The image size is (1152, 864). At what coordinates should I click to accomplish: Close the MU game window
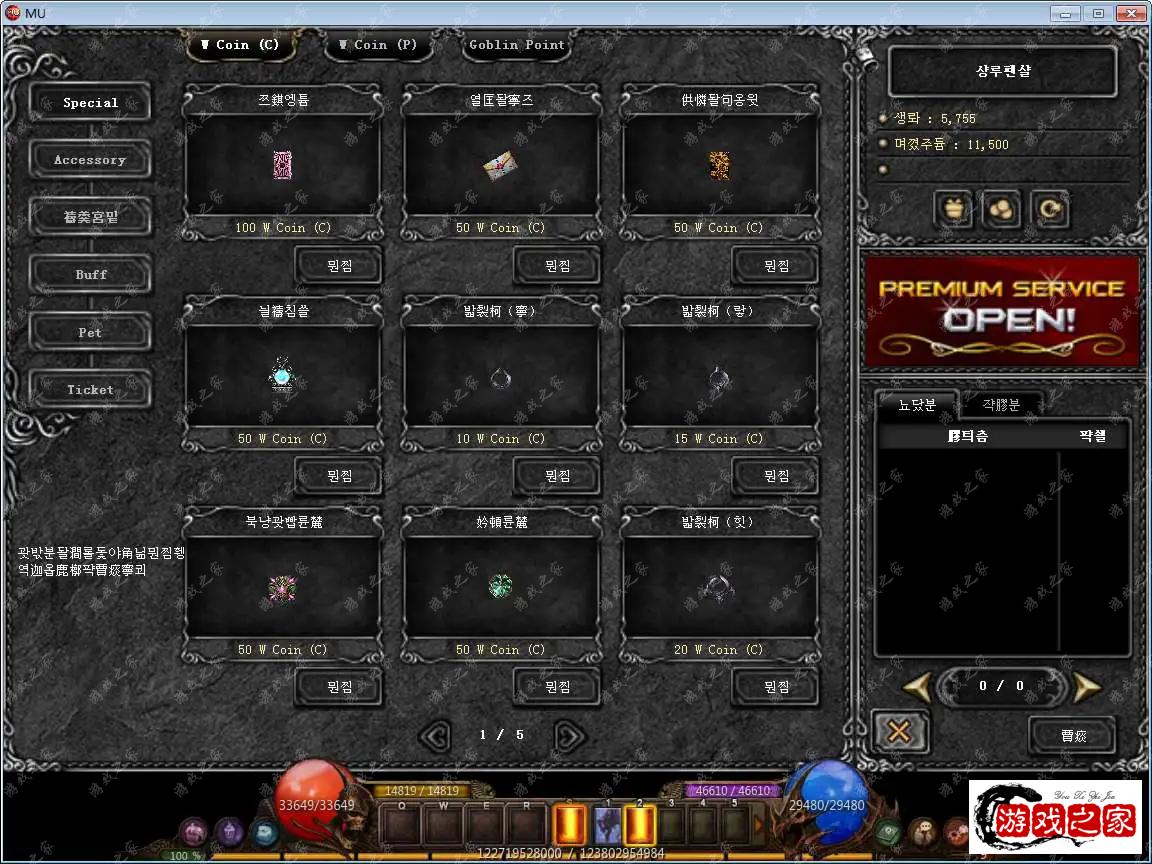[x=1131, y=13]
